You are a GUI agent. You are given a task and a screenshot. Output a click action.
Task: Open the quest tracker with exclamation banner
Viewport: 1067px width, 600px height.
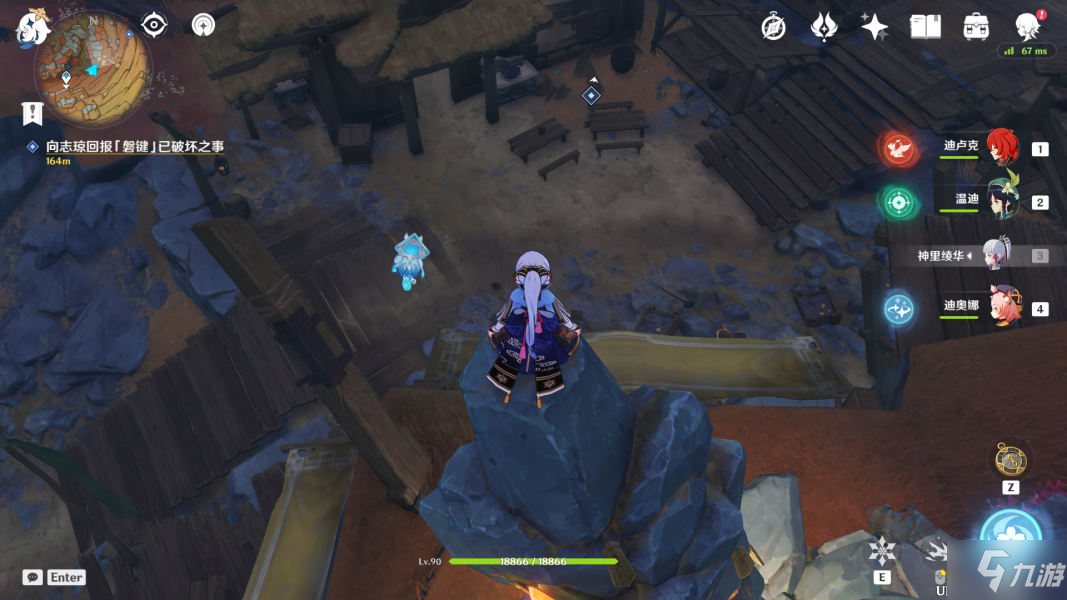[x=34, y=113]
